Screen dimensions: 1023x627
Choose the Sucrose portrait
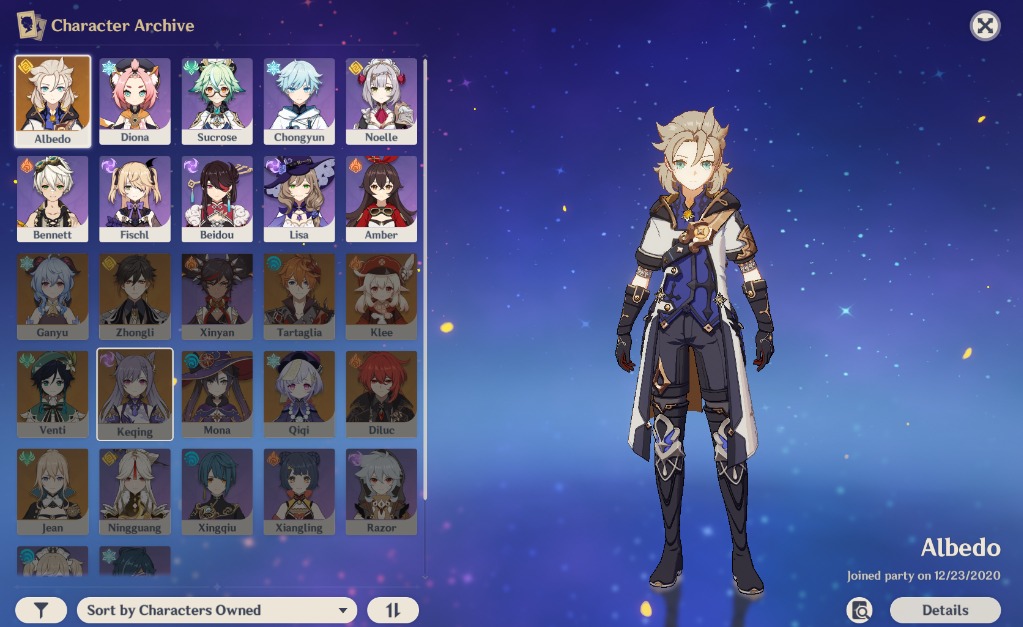point(217,101)
